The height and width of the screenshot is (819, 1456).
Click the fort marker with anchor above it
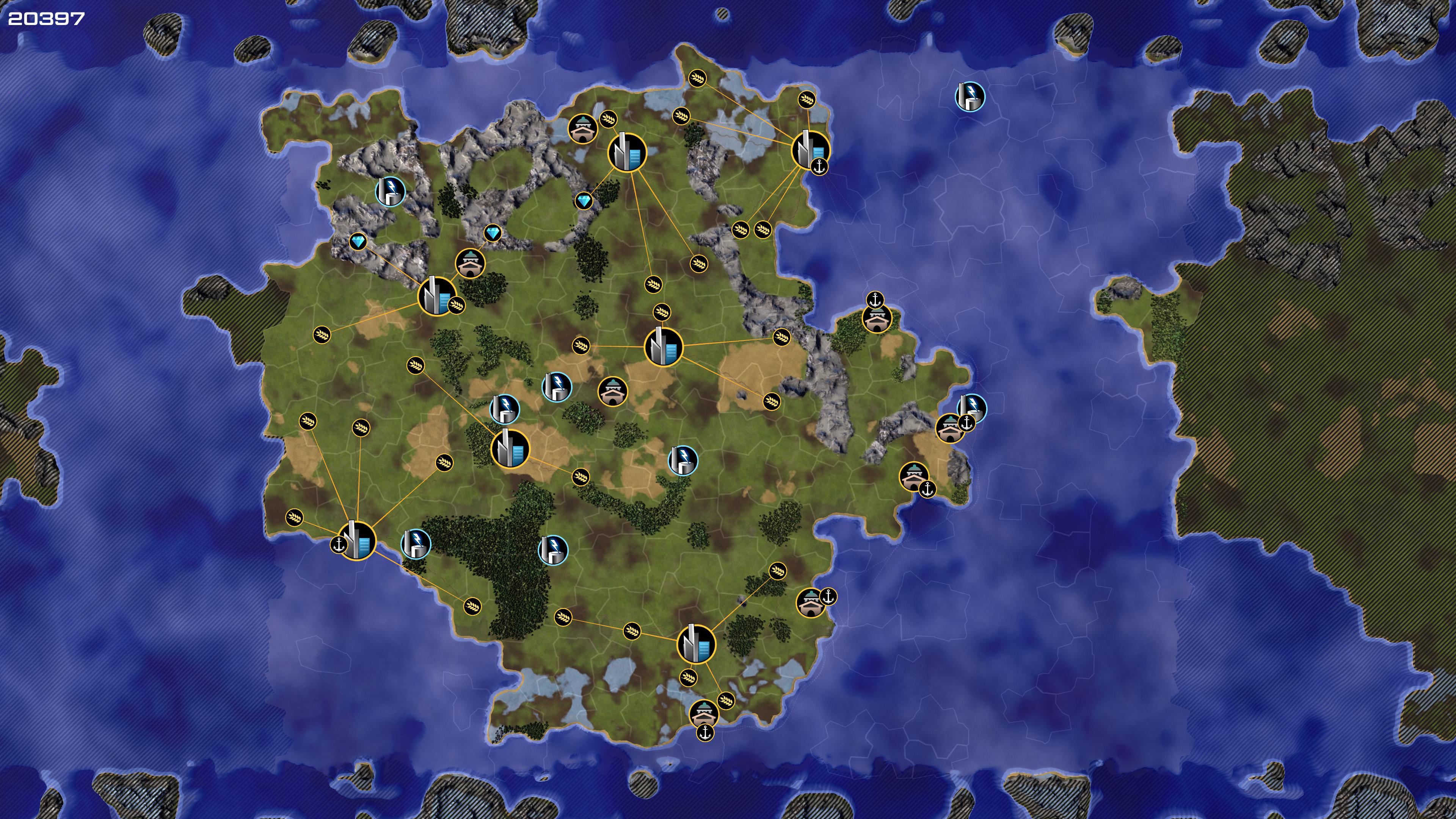877,318
